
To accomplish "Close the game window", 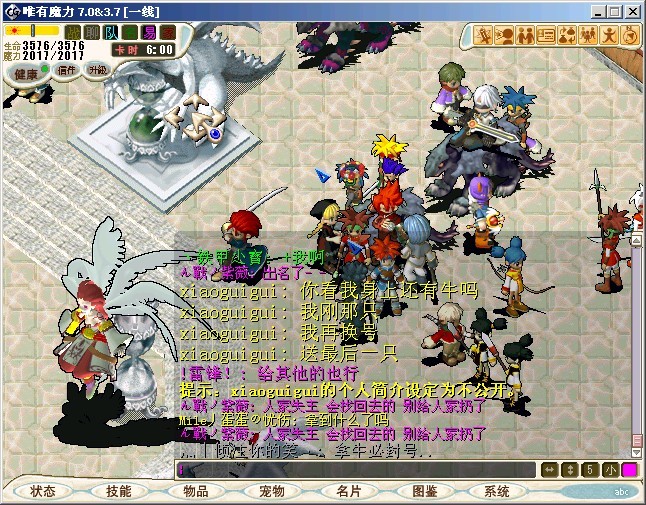I will (x=633, y=10).
